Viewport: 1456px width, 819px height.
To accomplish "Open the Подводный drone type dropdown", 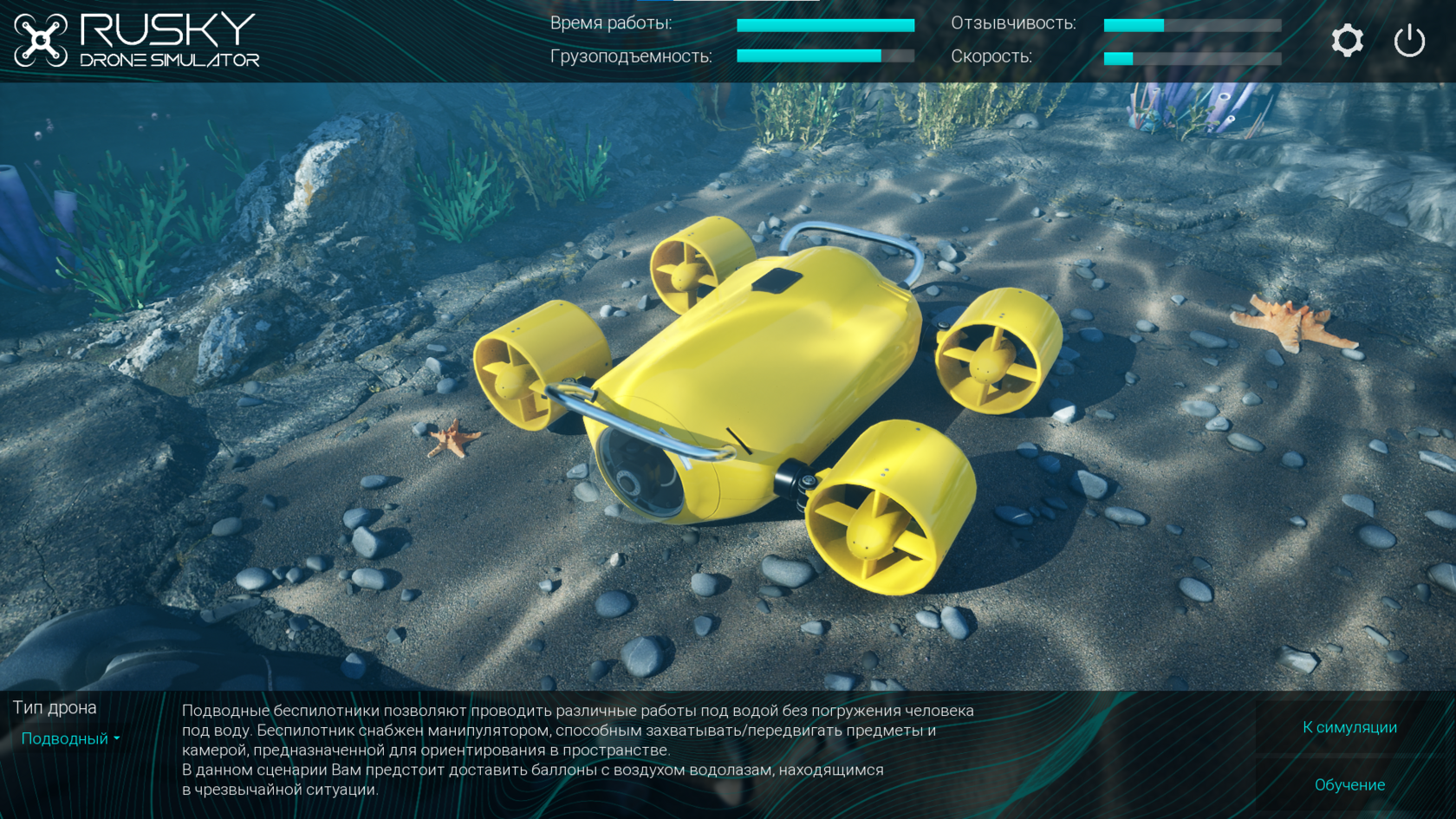I will pos(70,738).
